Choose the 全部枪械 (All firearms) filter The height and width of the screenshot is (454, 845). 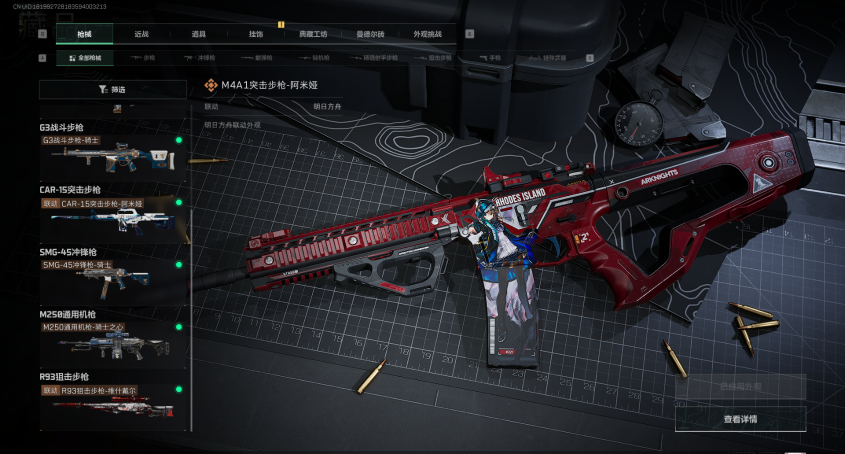click(85, 58)
